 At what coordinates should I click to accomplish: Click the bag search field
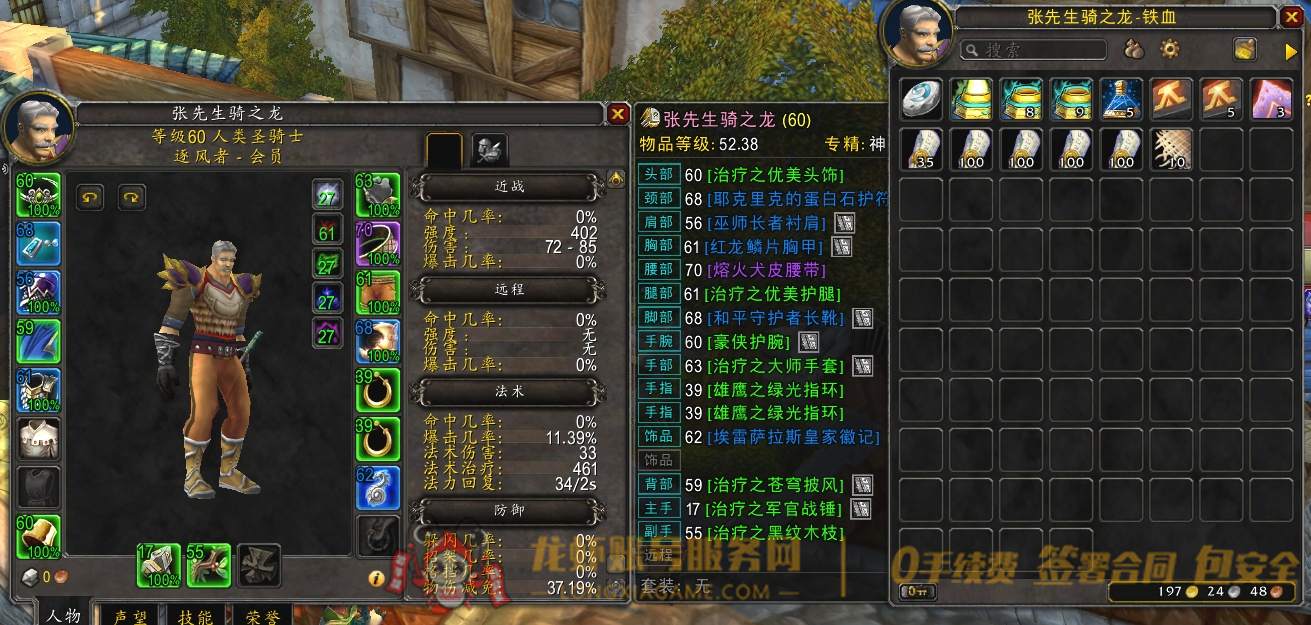[1033, 49]
